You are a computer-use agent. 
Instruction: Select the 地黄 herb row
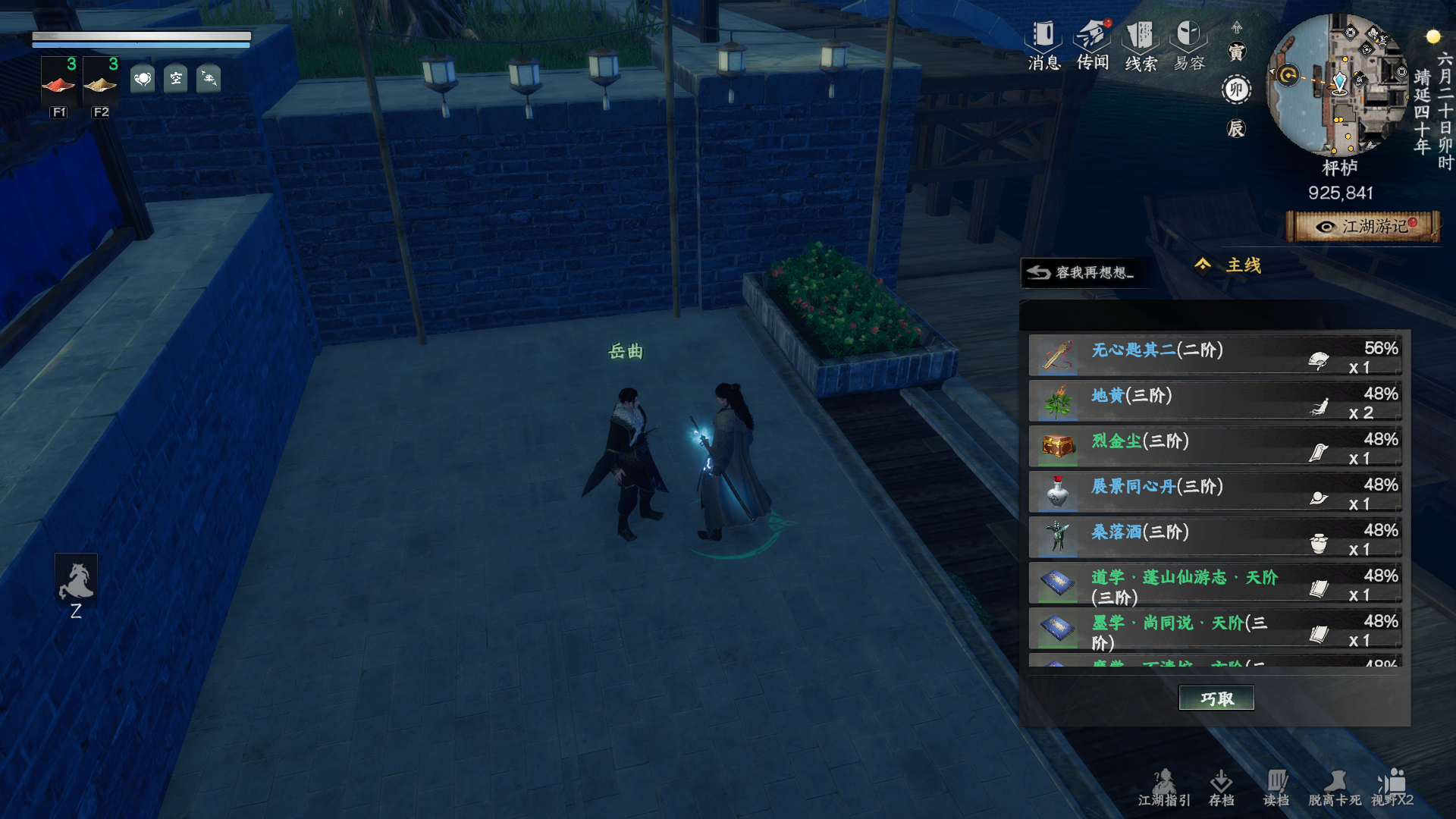tap(1214, 402)
